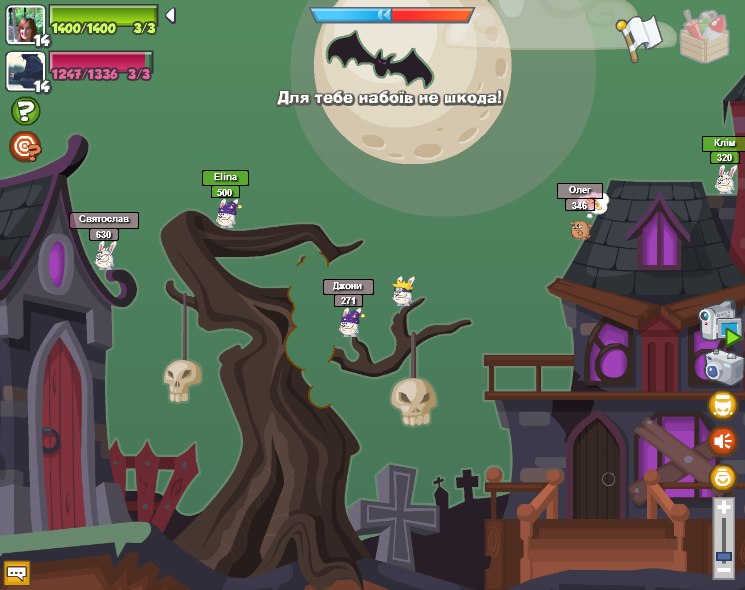The height and width of the screenshot is (590, 745).
Task: Collapse the team panel with the white arrow
Action: click(170, 15)
